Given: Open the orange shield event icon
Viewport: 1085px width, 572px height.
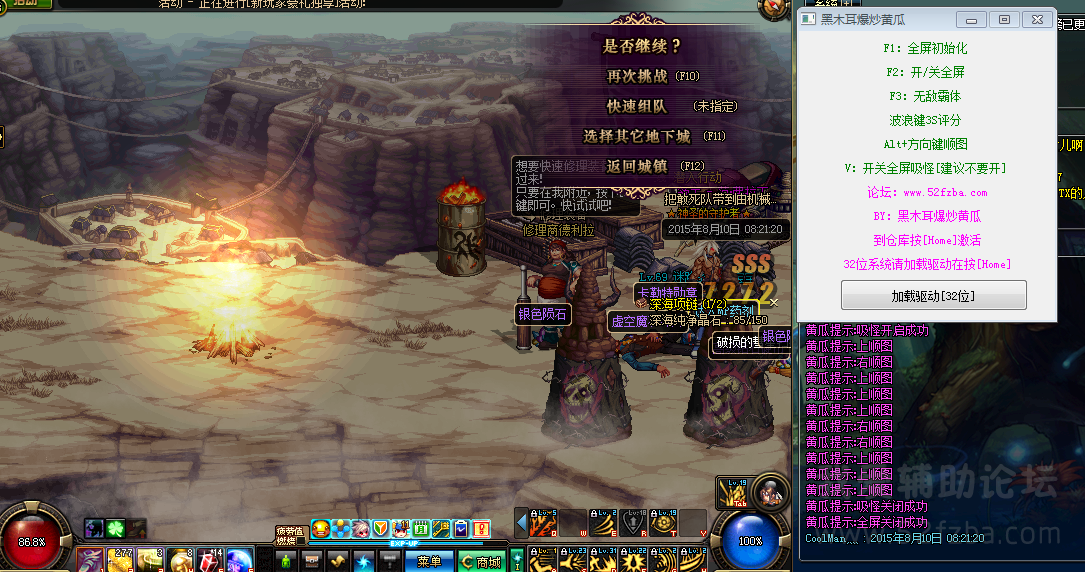Looking at the screenshot, I should click(381, 528).
